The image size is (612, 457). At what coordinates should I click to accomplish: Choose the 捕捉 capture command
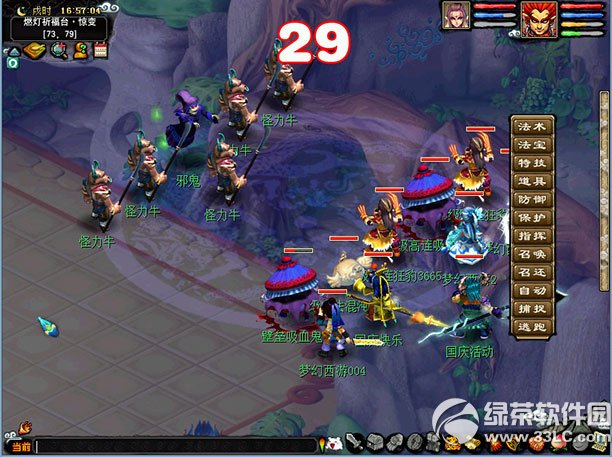click(531, 307)
